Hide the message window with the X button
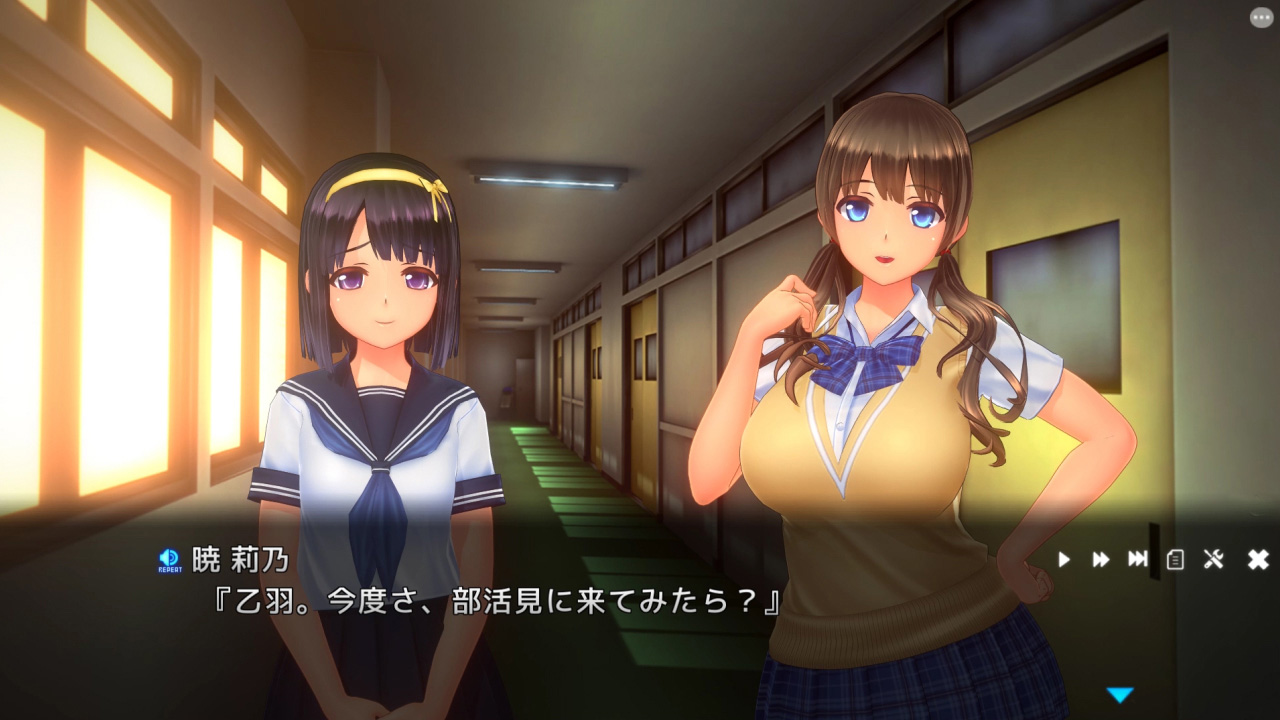Image resolution: width=1280 pixels, height=720 pixels. (x=1258, y=560)
